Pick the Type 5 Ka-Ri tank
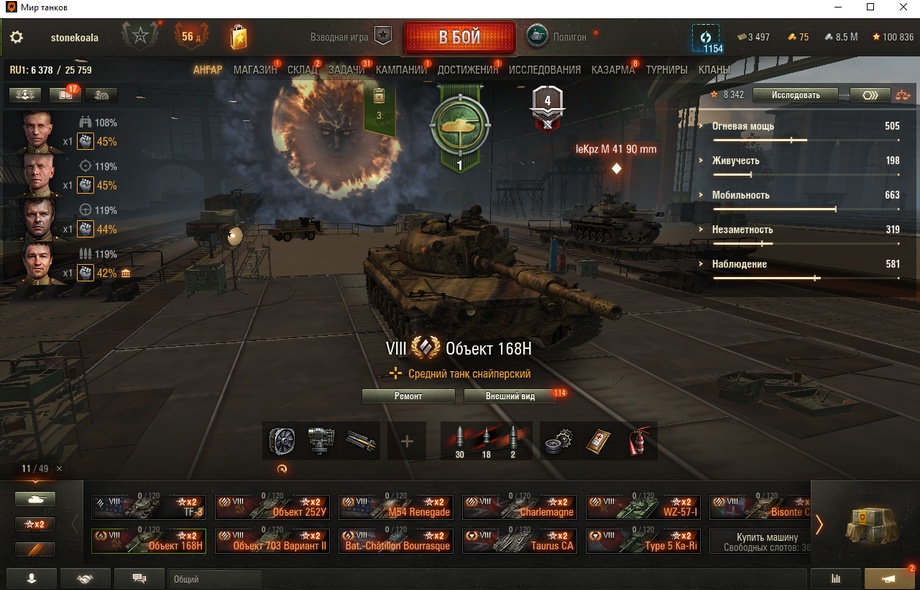 coord(643,541)
